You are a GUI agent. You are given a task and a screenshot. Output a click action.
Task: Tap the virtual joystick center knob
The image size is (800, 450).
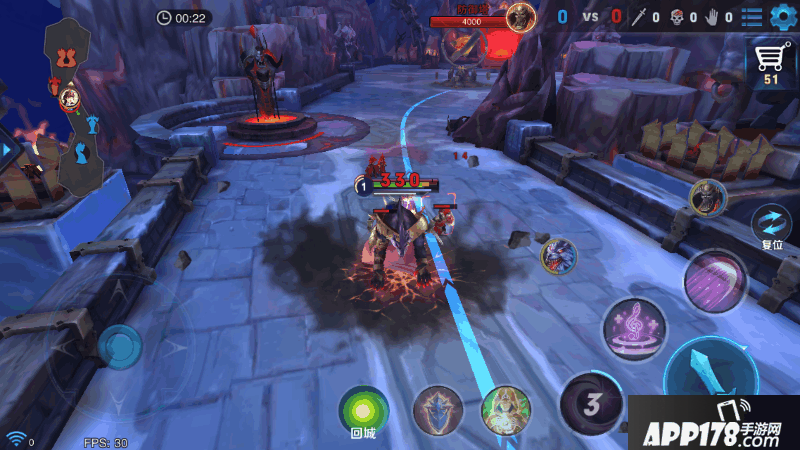point(120,347)
